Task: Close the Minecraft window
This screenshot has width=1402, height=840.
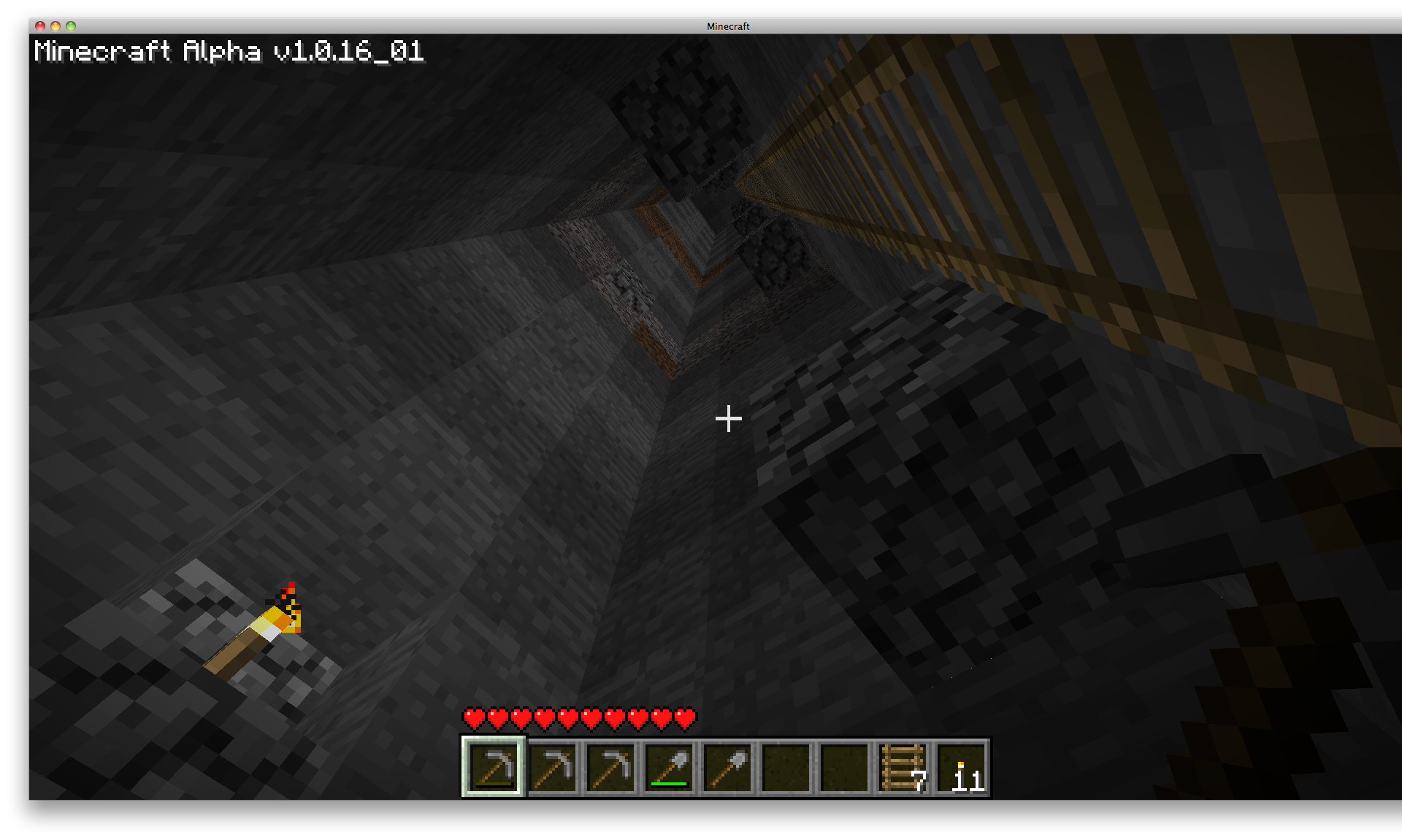Action: [x=39, y=26]
